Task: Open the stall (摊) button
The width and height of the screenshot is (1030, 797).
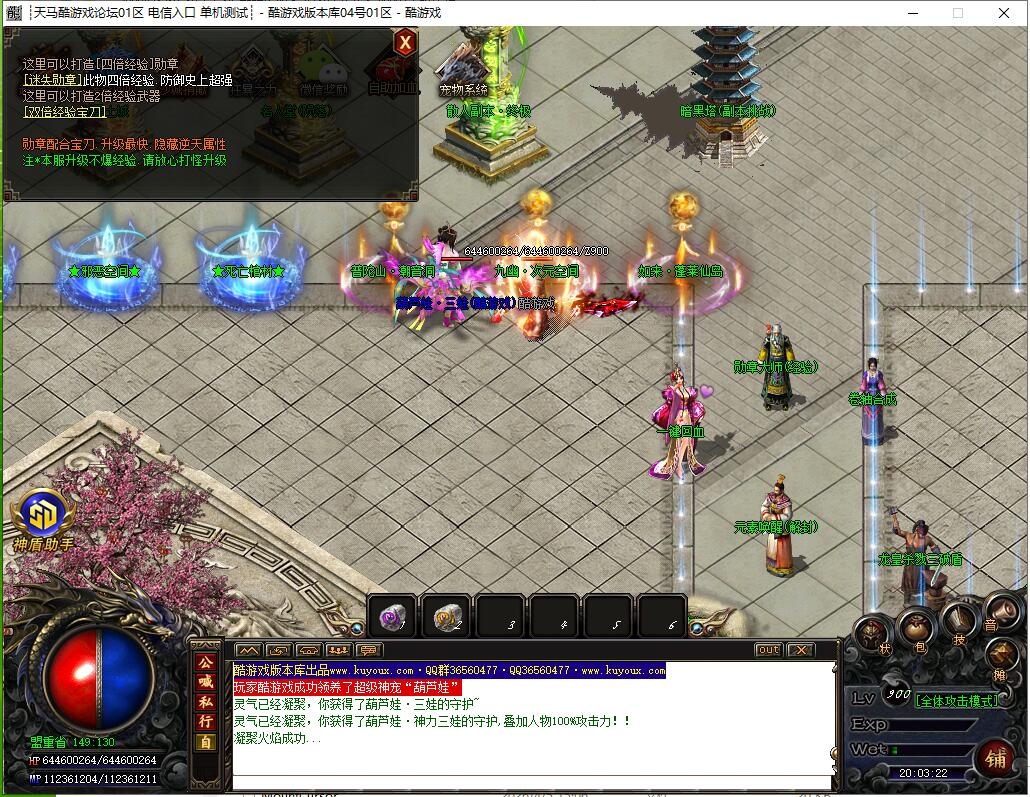Action: [1002, 657]
